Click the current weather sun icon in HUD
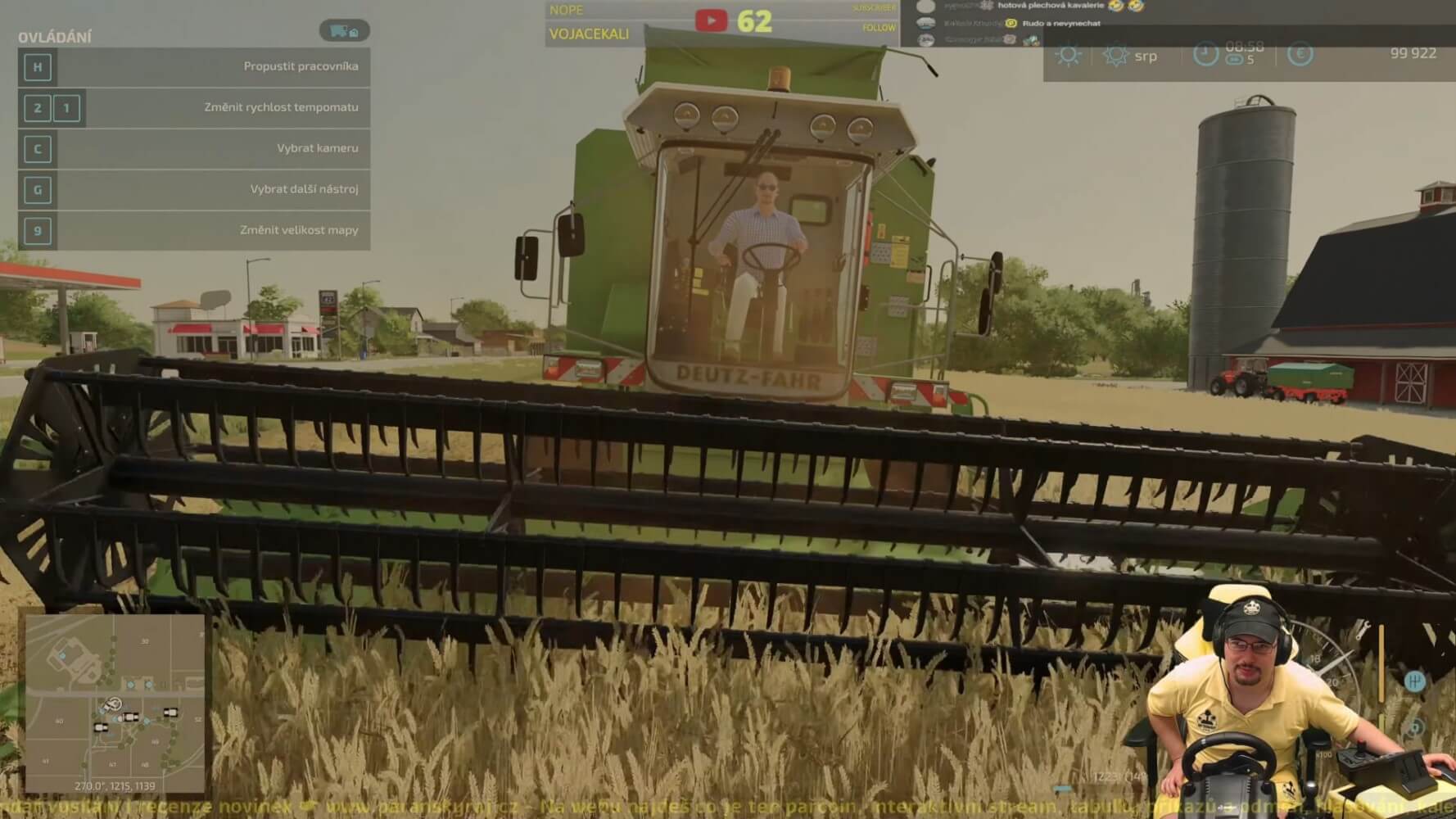Viewport: 1456px width, 819px height. point(1068,55)
